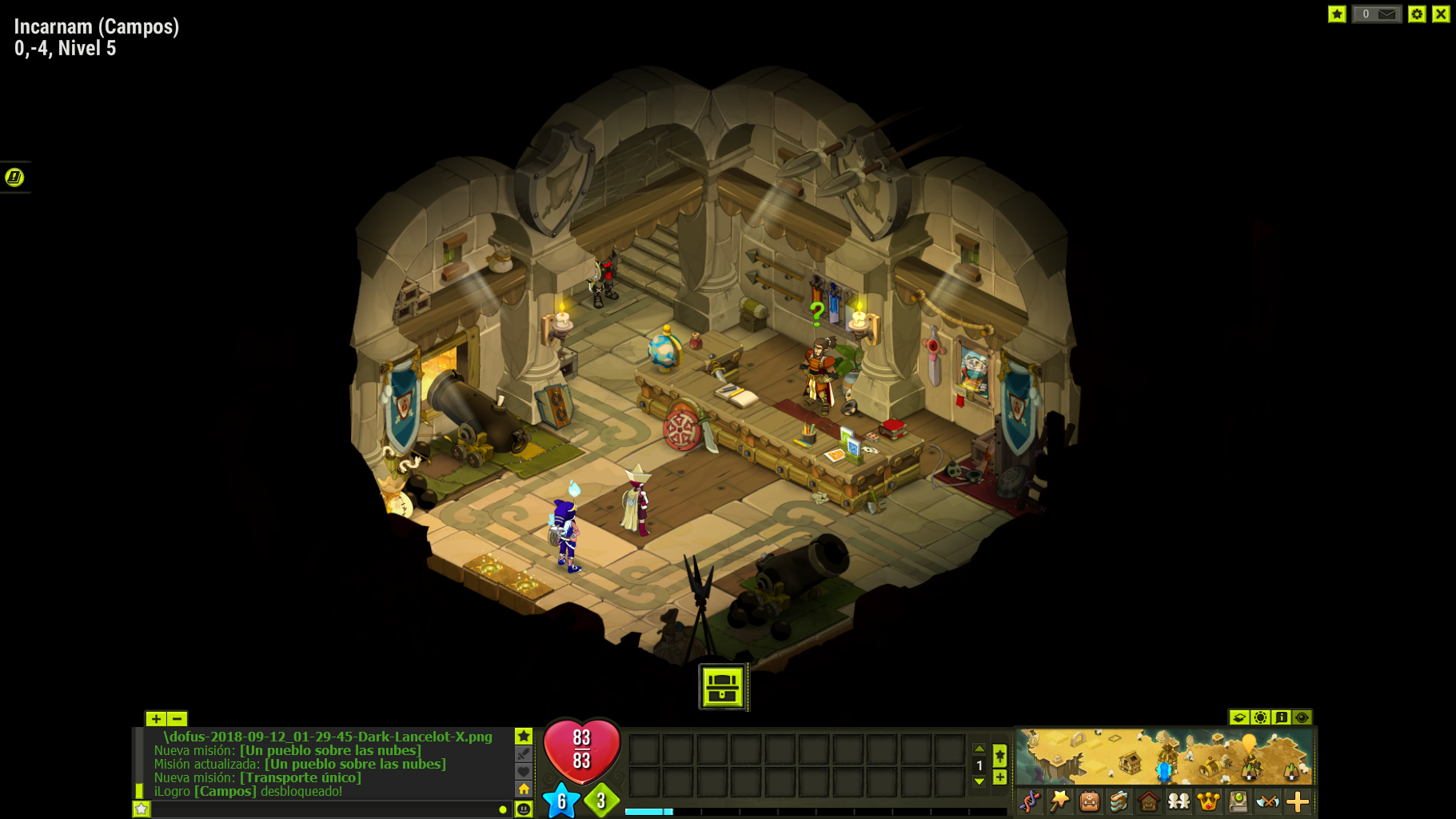Viewport: 1456px width, 819px height.
Task: Open the 'Un pueblo sobre las nubes' quest link
Action: click(x=330, y=750)
